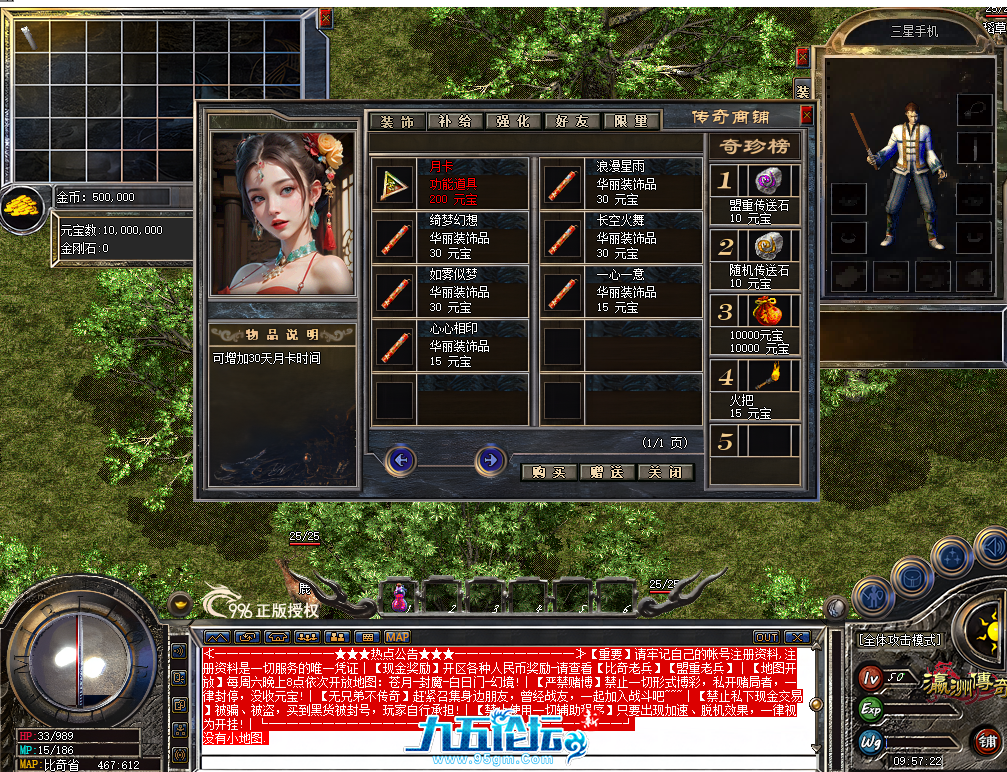Pick the 长空火舞 decoration item
Screen dimensions: 1007x772
pyautogui.click(x=620, y=237)
